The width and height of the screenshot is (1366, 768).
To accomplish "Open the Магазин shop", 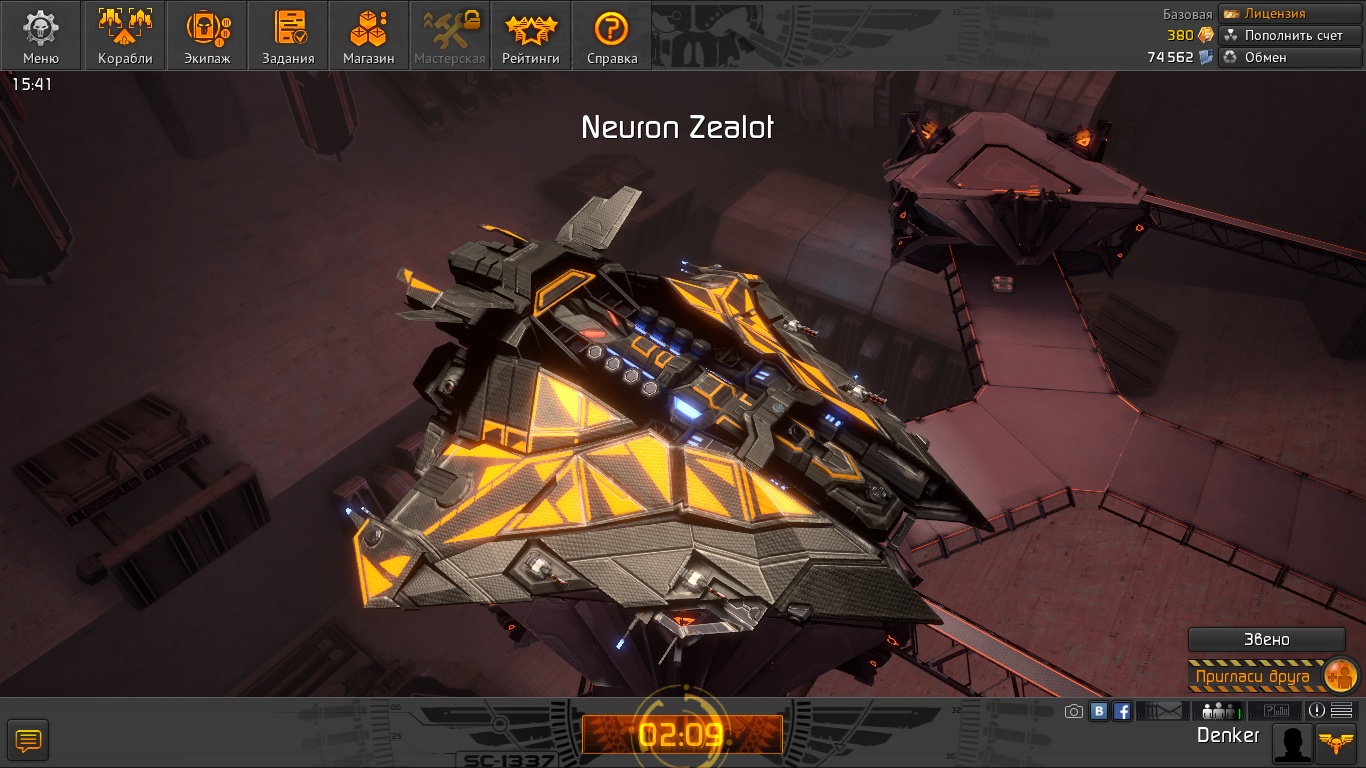I will click(368, 36).
